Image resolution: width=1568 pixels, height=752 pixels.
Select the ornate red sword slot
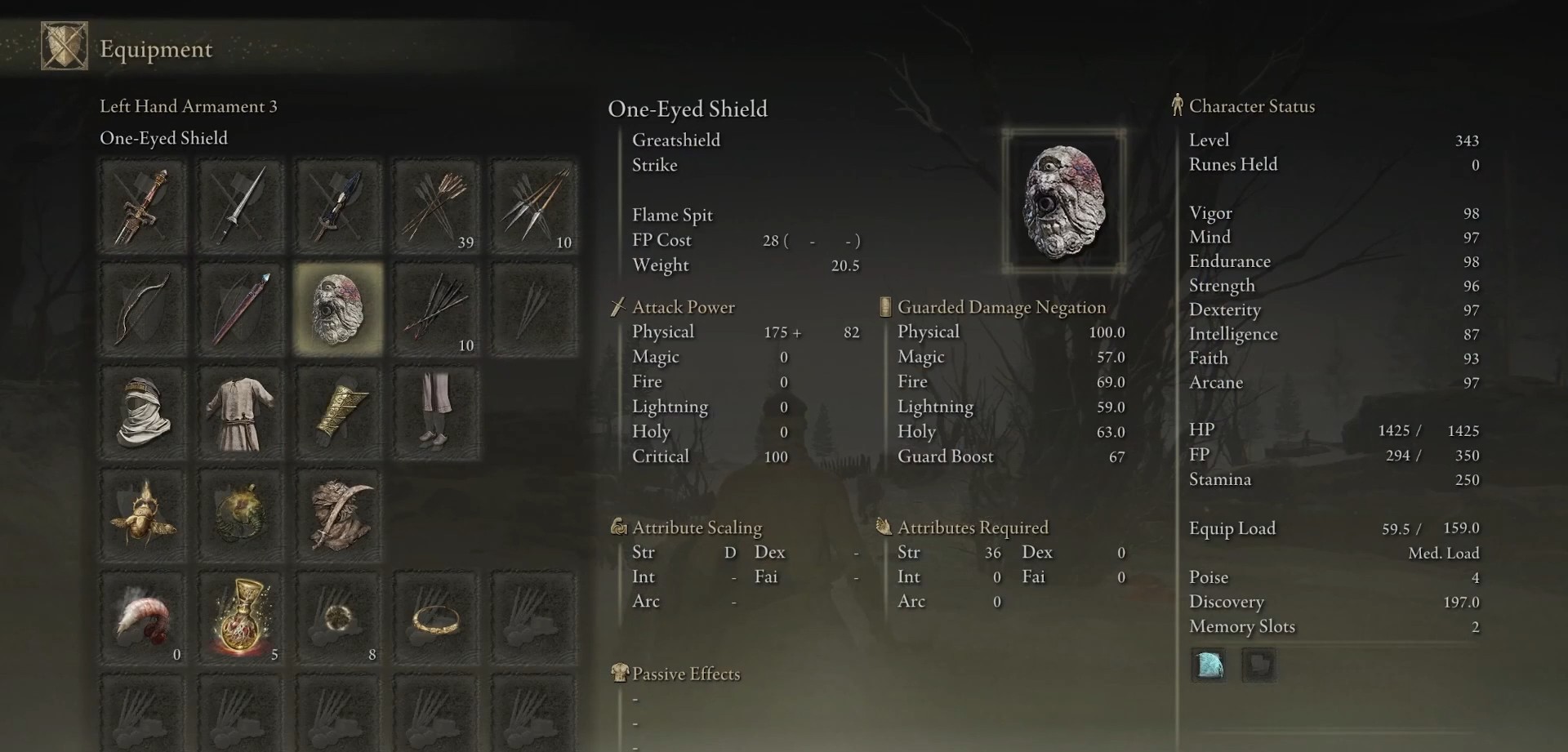point(143,207)
